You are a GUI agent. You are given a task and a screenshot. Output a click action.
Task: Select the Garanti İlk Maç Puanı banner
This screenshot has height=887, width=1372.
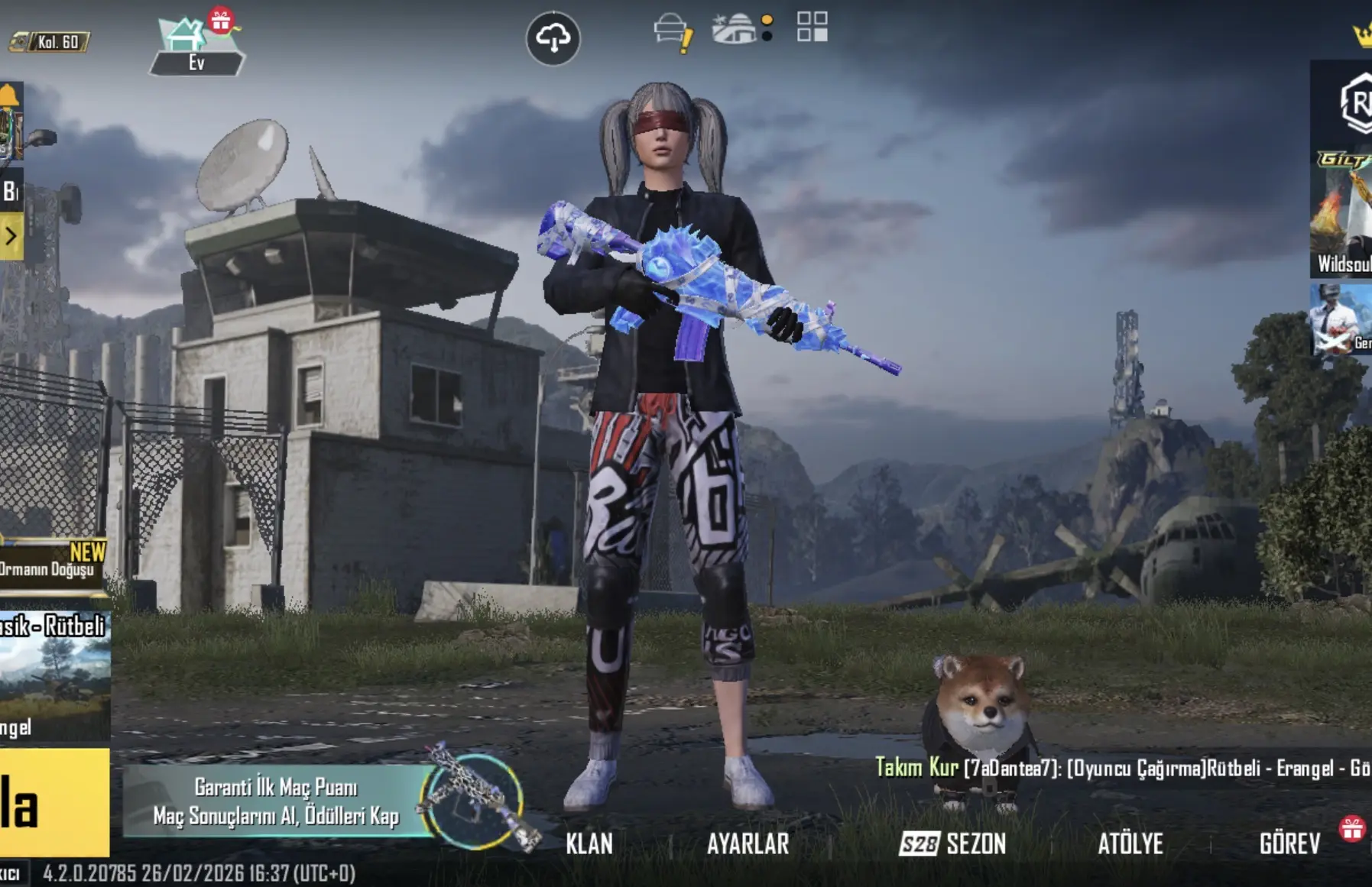(x=277, y=801)
